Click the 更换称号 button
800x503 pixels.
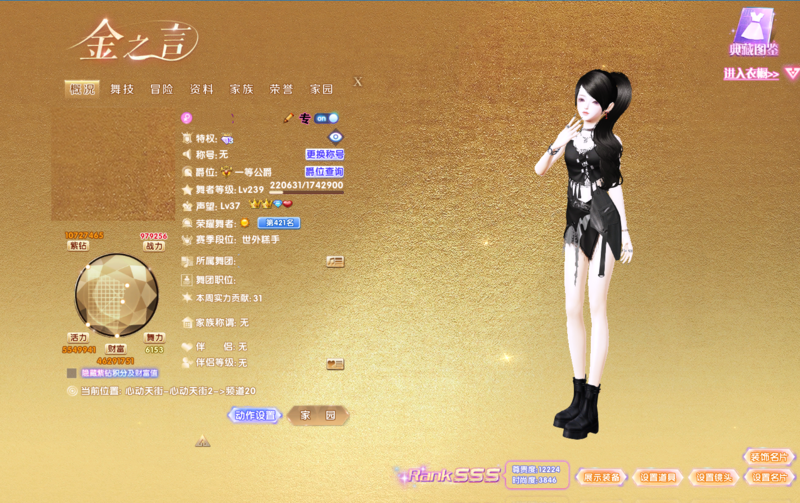pyautogui.click(x=325, y=155)
